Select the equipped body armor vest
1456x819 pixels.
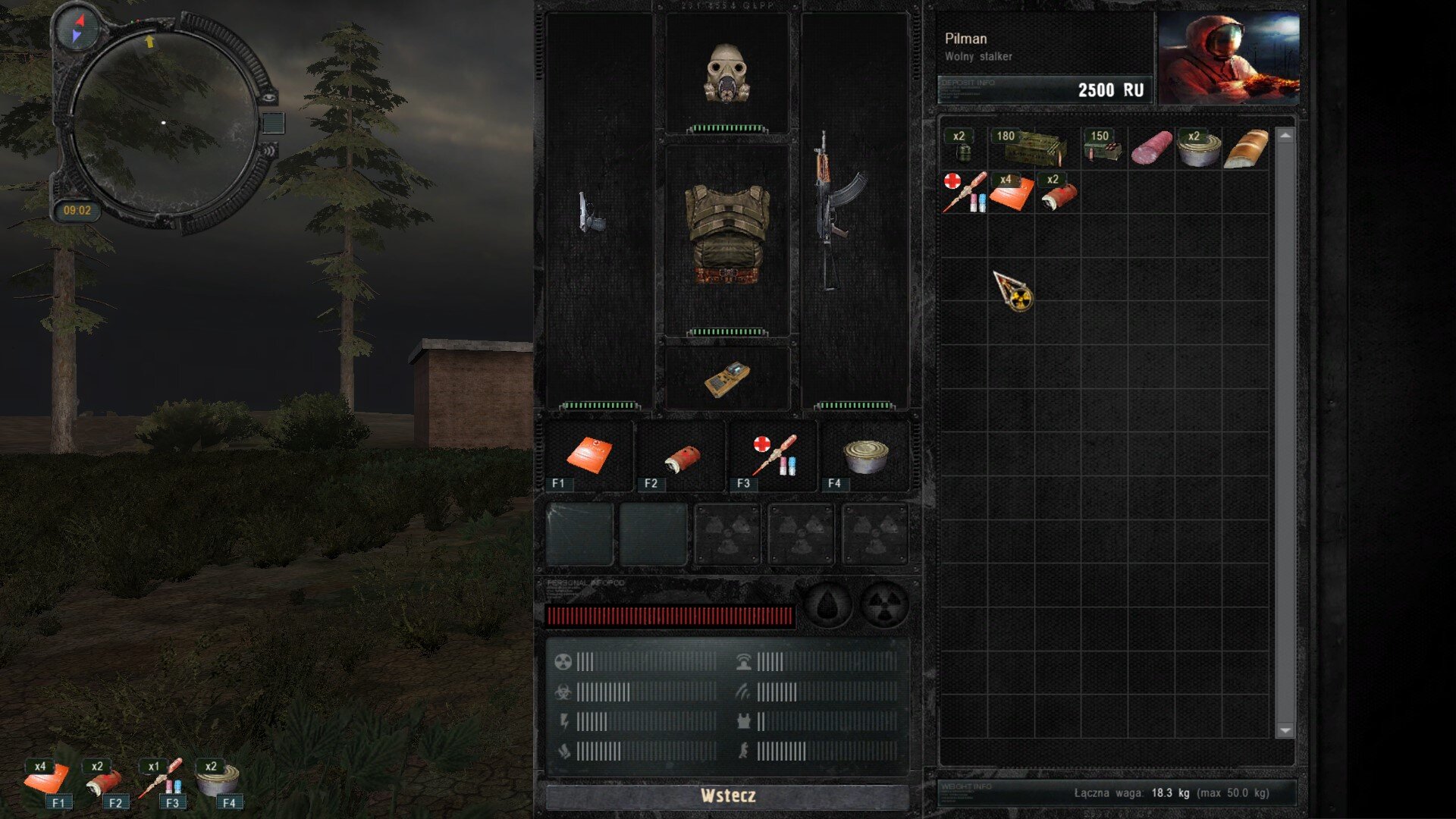pos(727,235)
